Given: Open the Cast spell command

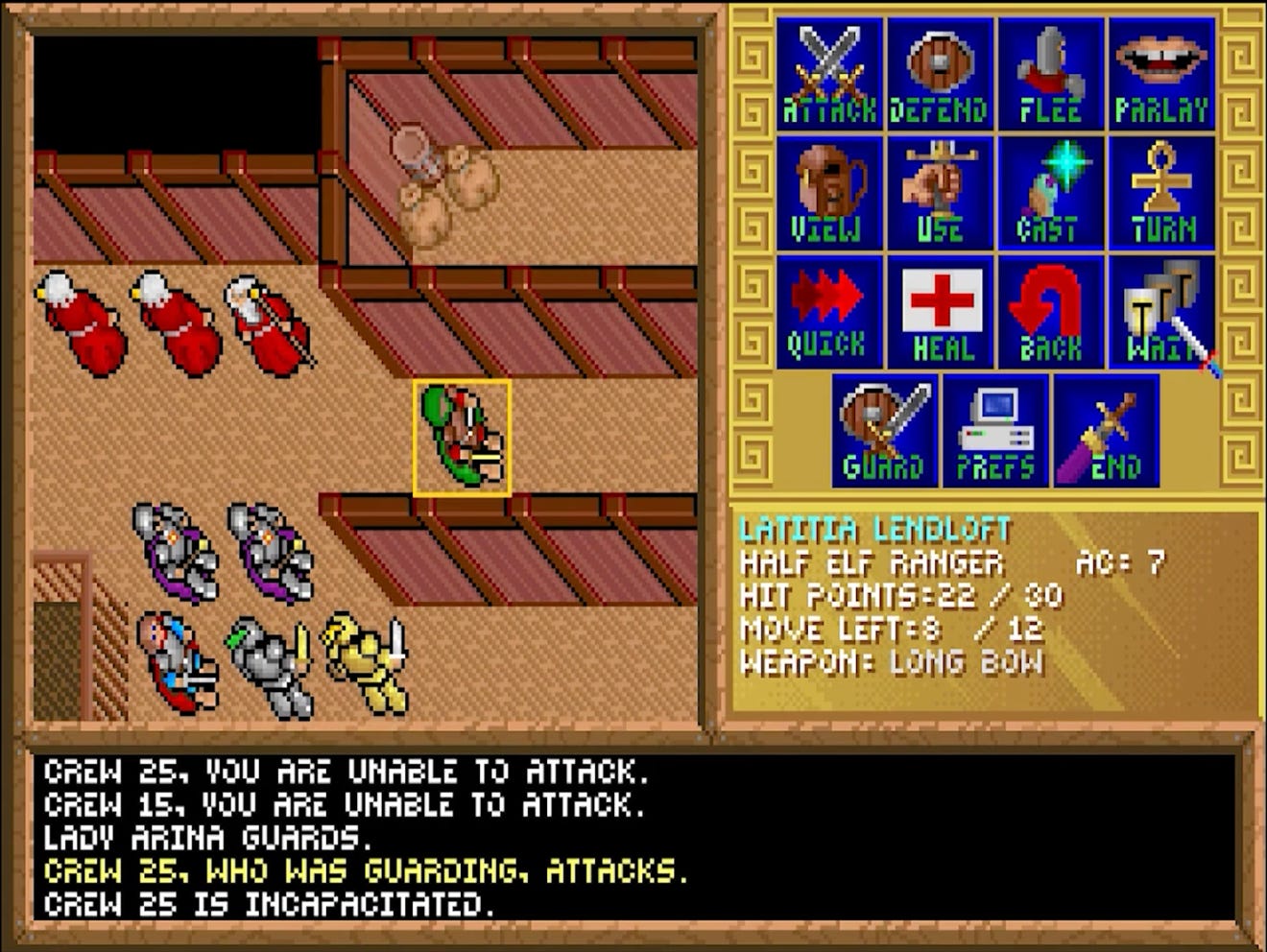Looking at the screenshot, I should point(1050,190).
